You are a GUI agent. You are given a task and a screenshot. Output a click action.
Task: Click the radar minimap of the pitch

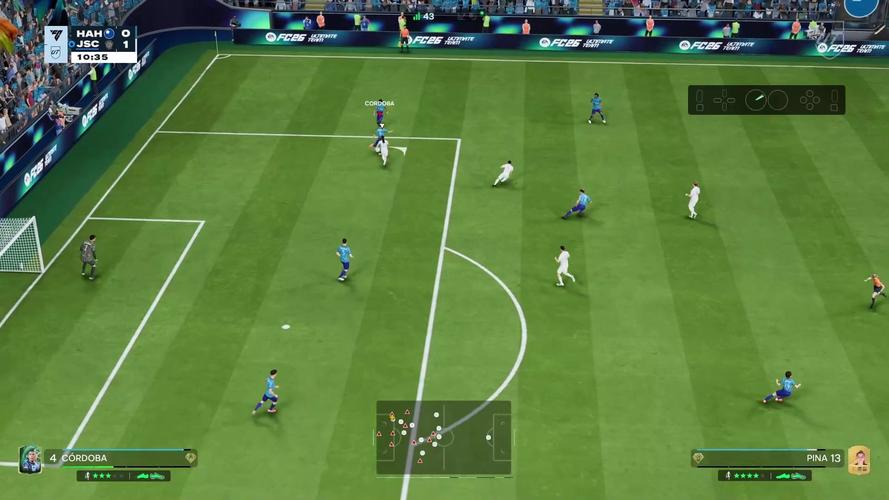443,437
